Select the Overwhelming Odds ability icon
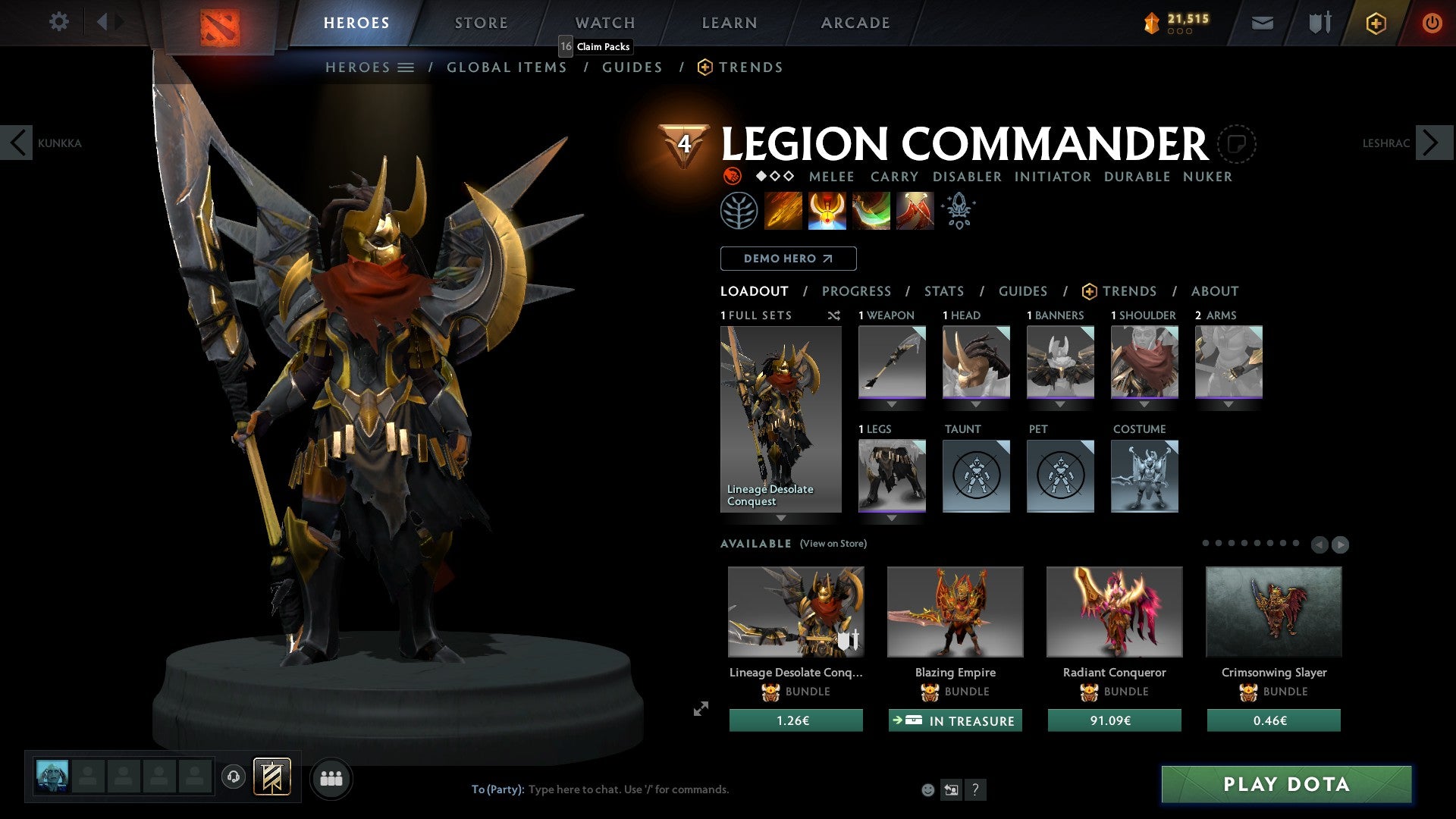 pos(784,210)
